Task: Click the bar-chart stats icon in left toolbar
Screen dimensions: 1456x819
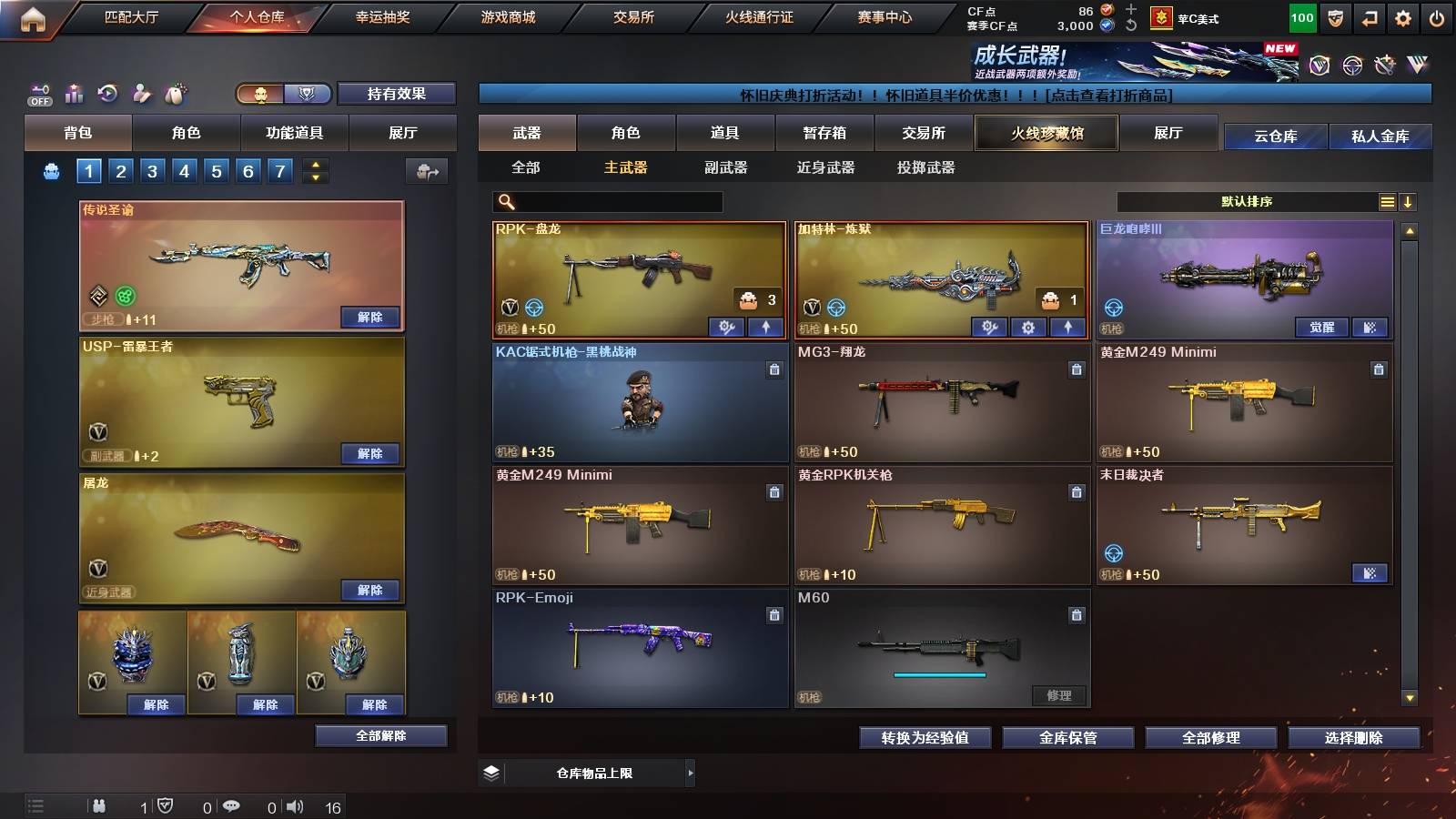Action: click(x=75, y=94)
